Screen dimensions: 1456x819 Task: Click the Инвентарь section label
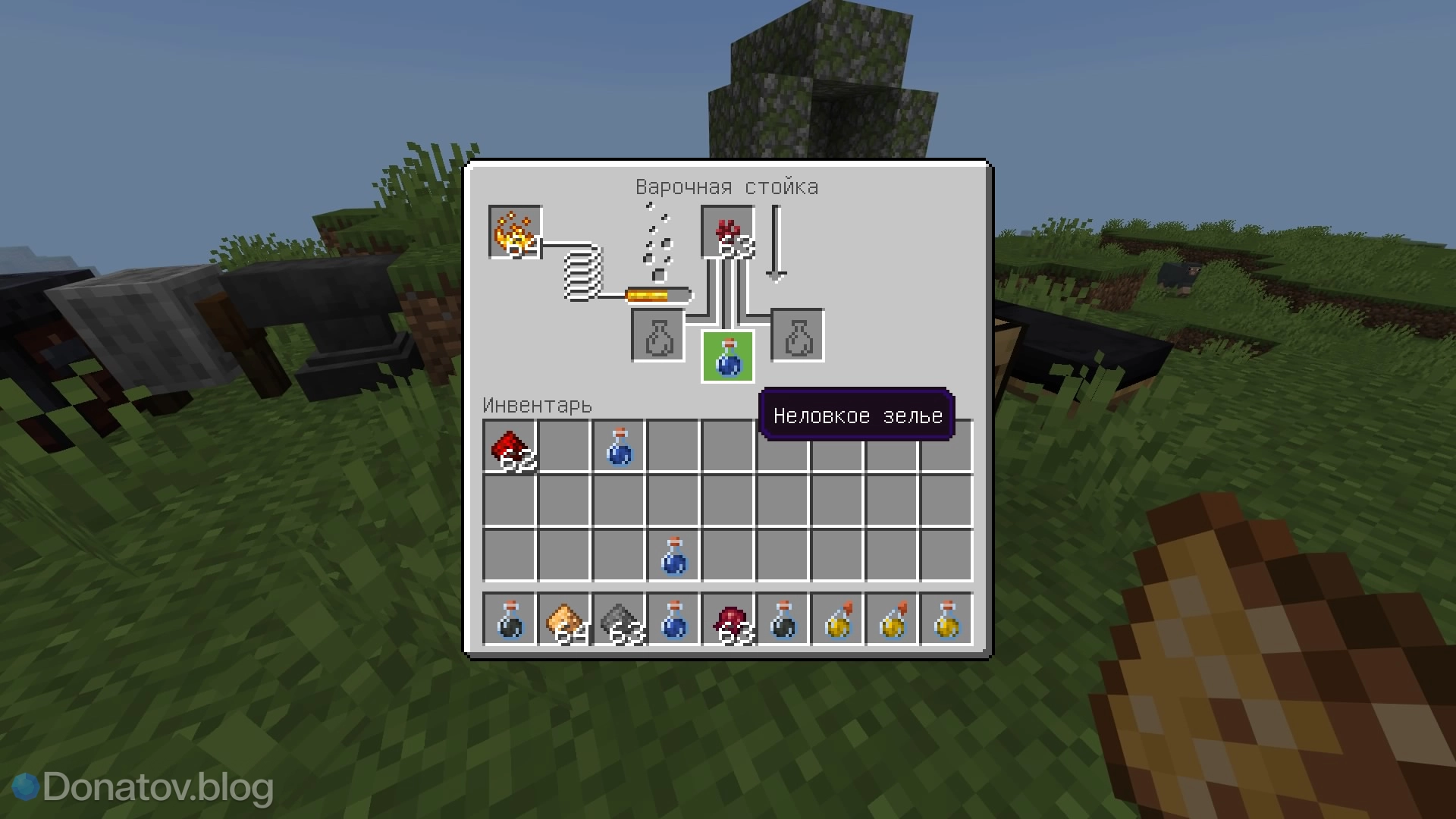coord(538,405)
